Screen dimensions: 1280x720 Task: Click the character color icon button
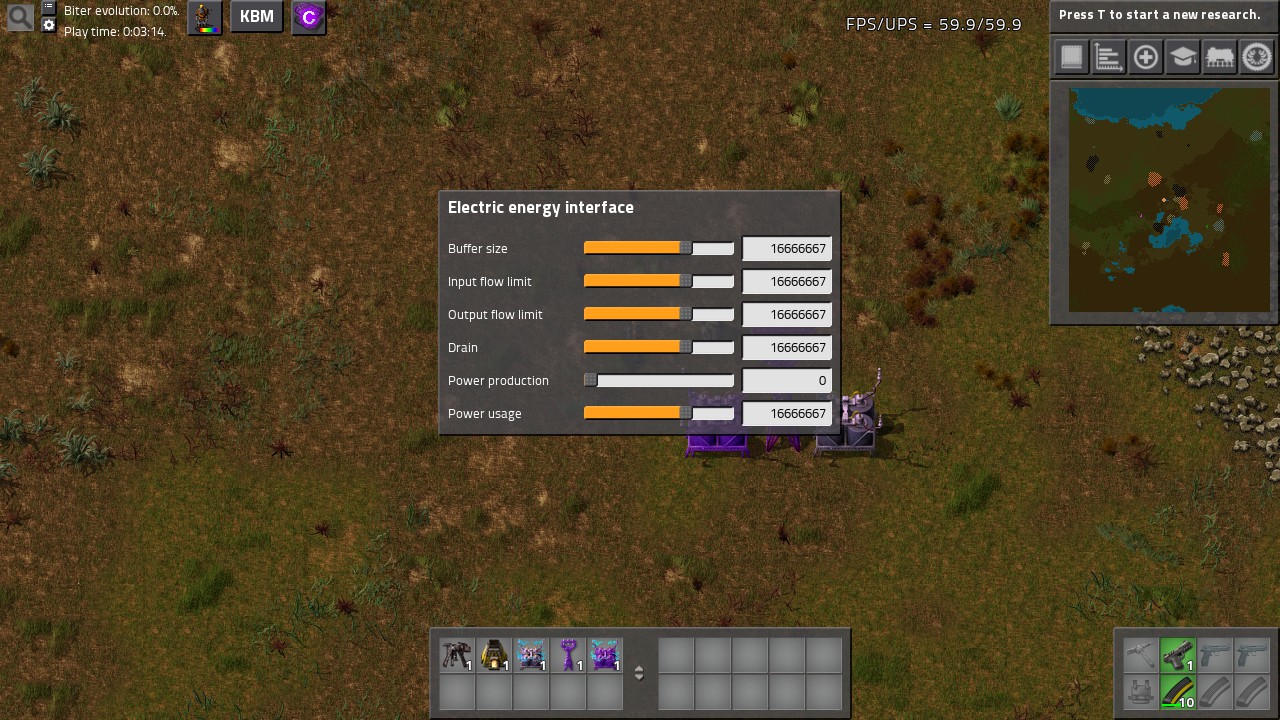coord(206,17)
